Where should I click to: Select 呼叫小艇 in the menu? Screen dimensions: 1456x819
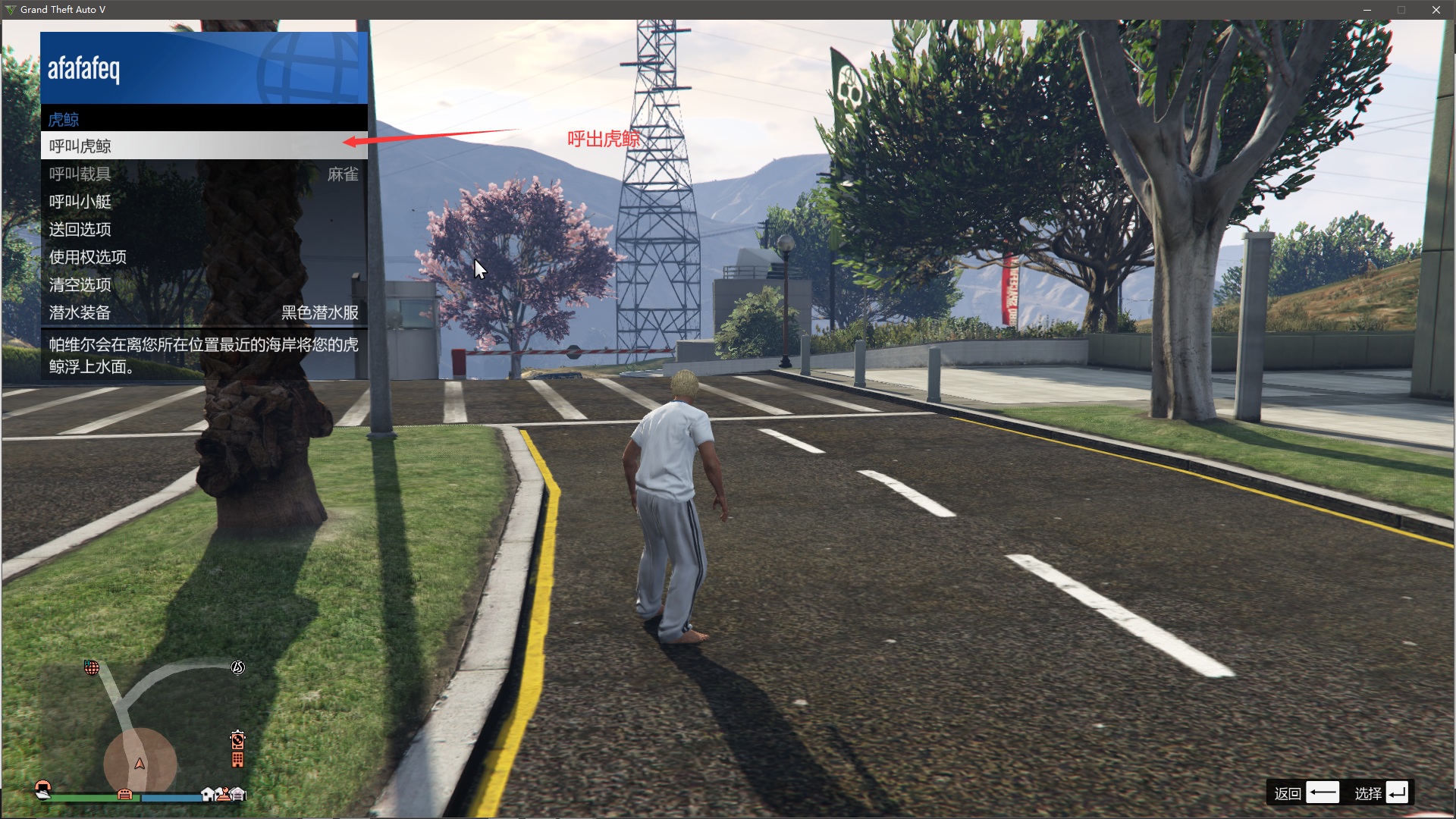click(x=203, y=202)
